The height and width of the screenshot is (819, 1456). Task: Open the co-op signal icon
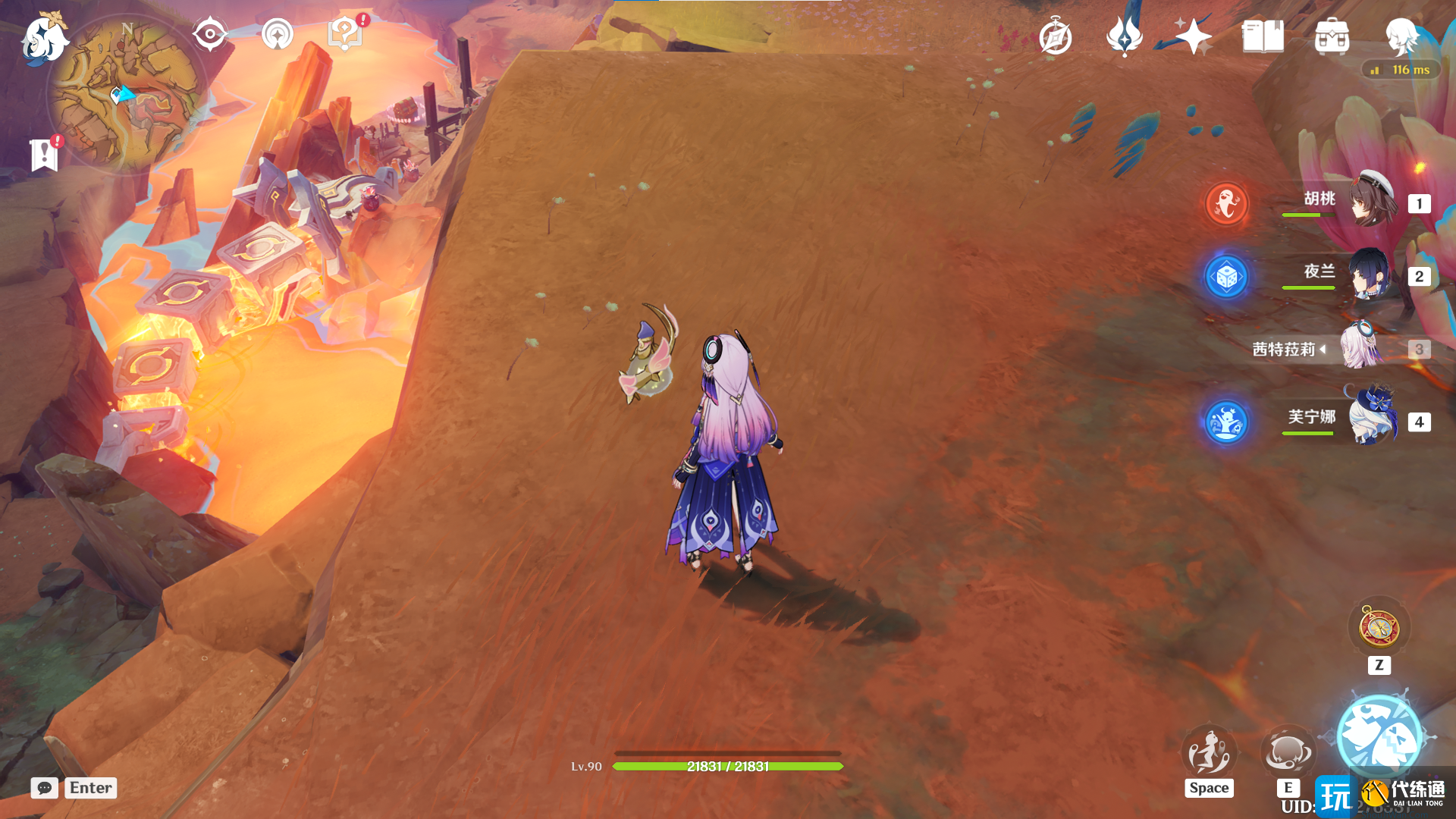tap(278, 34)
